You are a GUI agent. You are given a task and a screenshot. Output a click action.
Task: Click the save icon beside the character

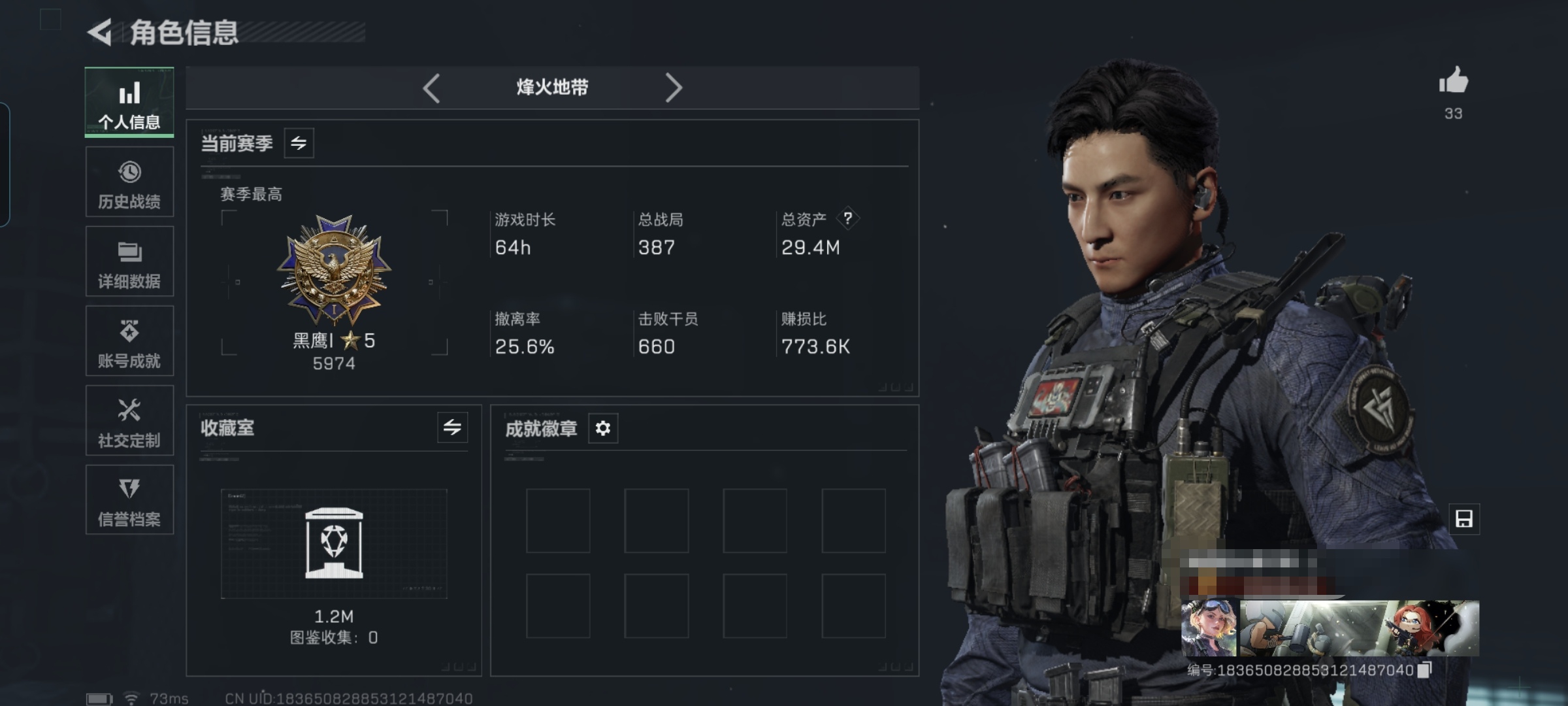tap(1463, 519)
